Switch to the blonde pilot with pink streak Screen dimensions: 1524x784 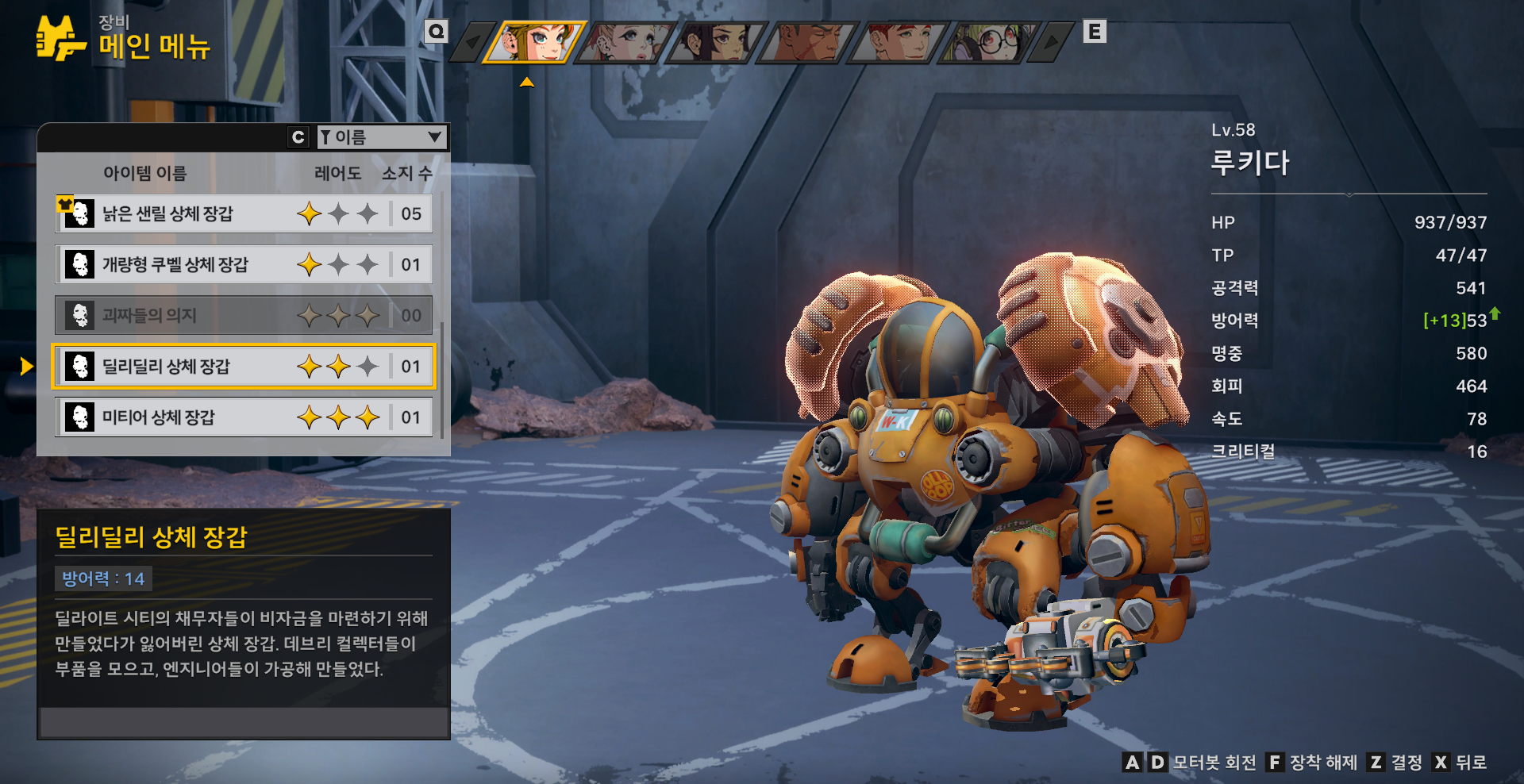tap(627, 41)
